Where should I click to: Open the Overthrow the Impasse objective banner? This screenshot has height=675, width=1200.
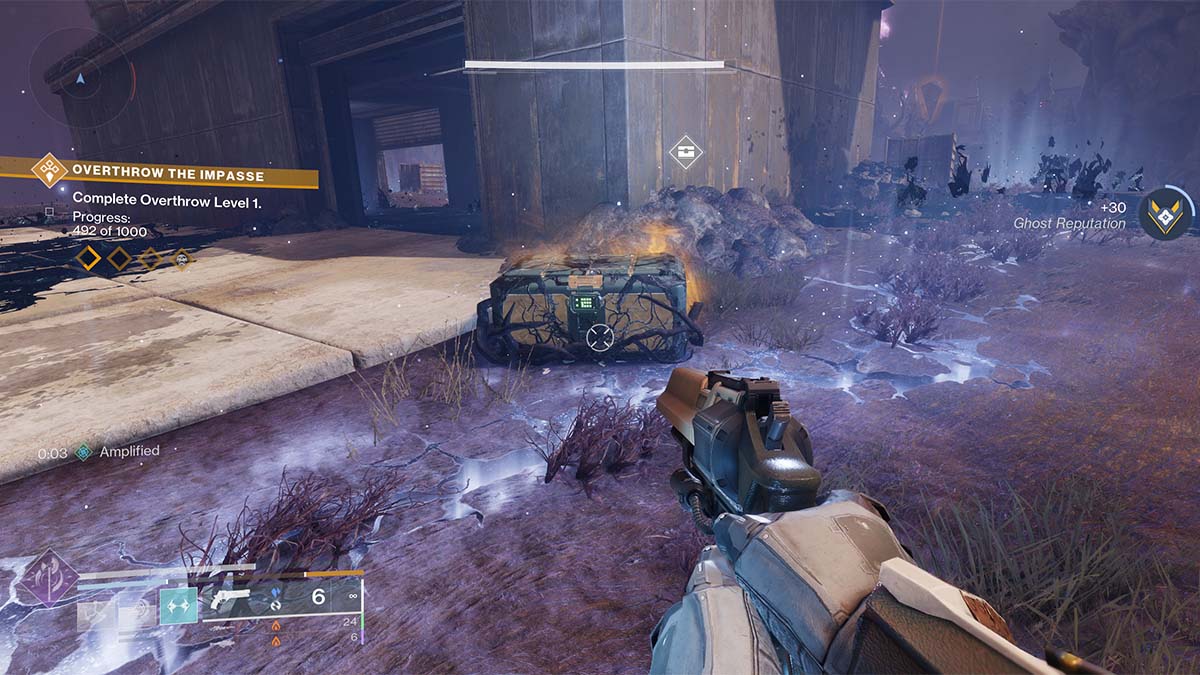(168, 175)
